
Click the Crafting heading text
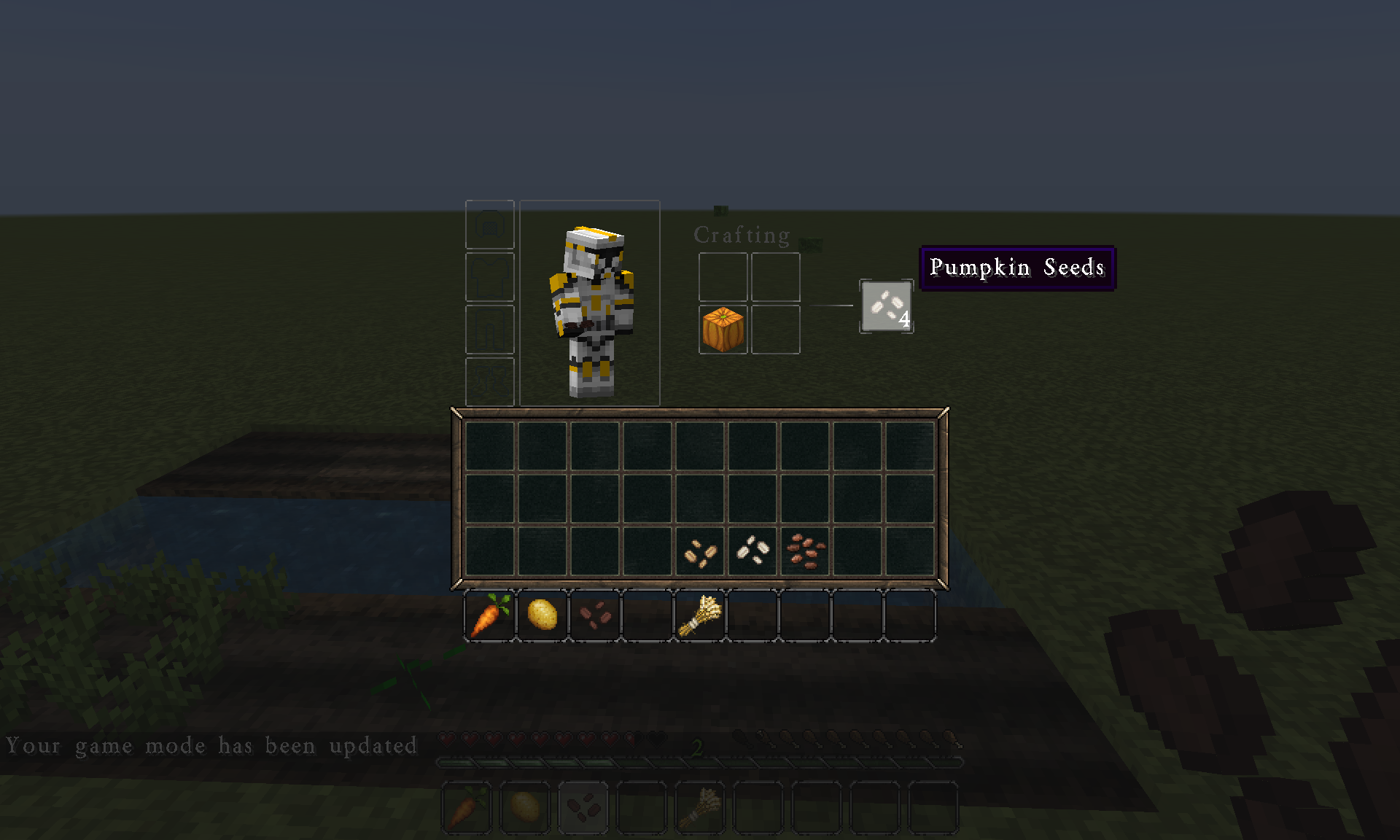tap(741, 235)
